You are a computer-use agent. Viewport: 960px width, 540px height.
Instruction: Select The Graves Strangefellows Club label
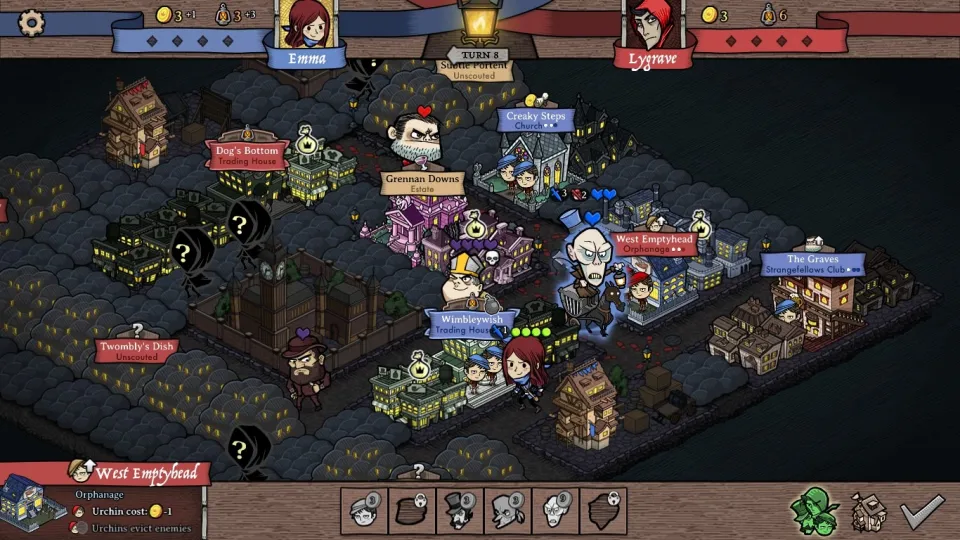[812, 264]
